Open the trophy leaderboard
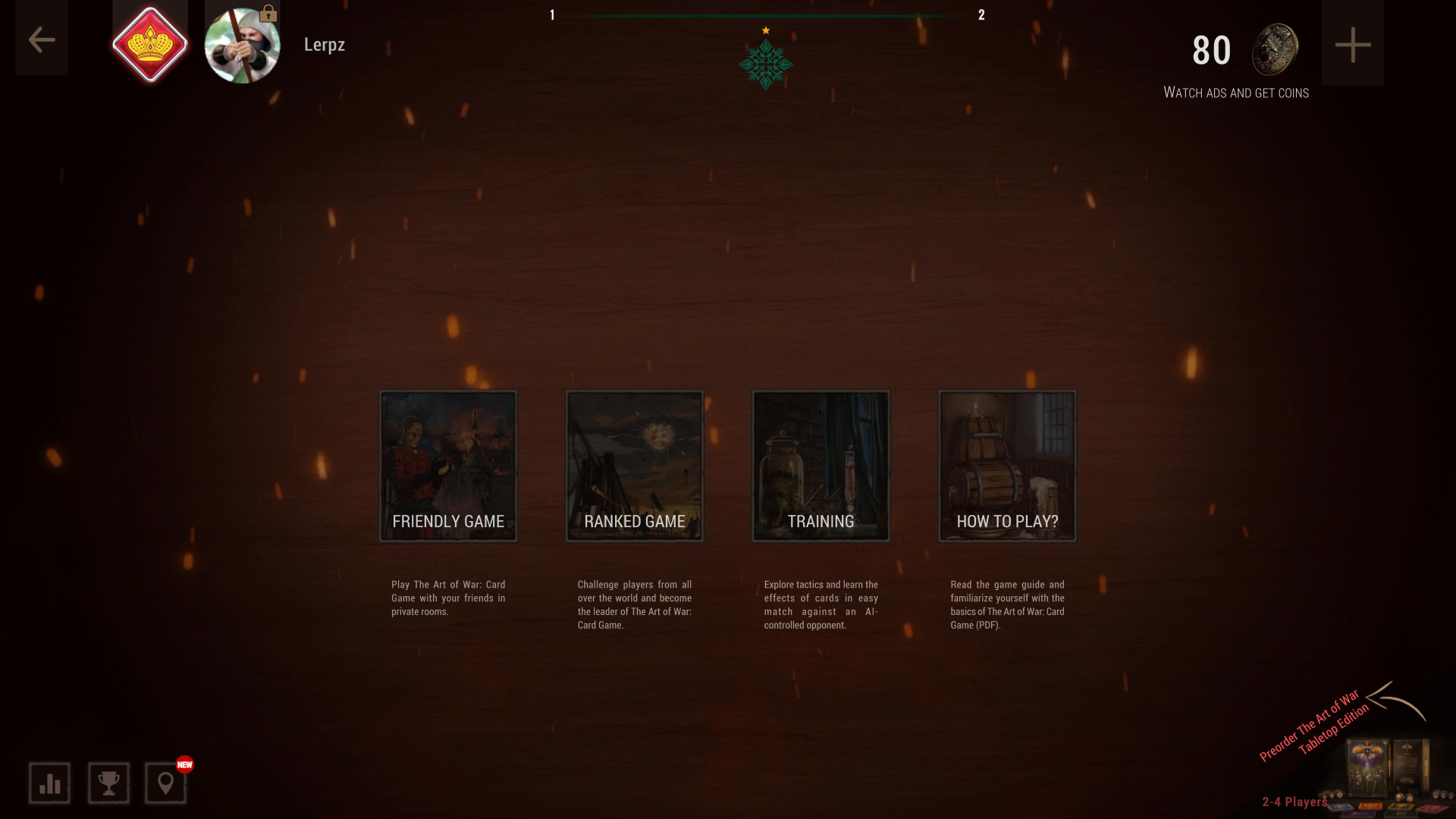This screenshot has width=1456, height=819. point(108,782)
